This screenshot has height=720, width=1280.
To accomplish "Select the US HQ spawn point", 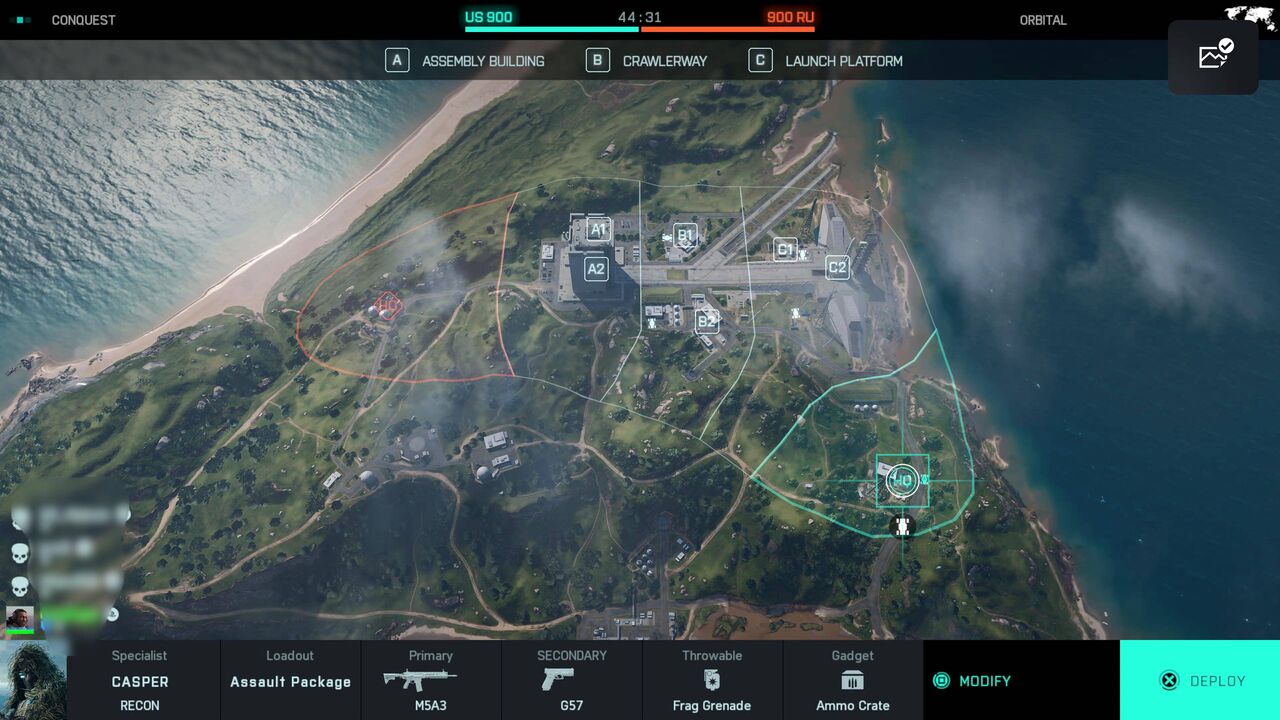I will (902, 480).
